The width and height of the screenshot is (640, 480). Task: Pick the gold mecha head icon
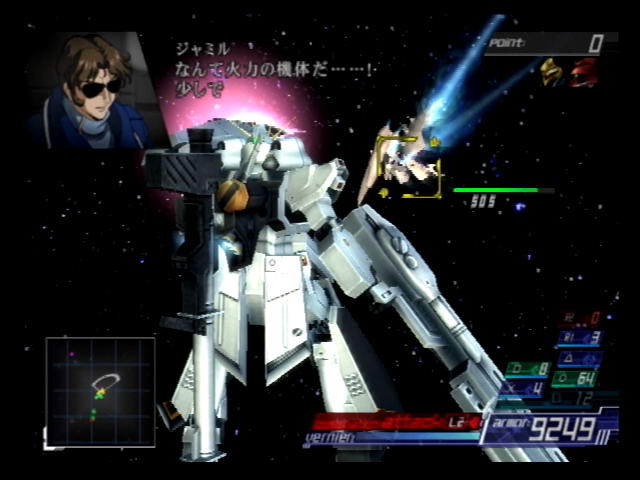(553, 72)
